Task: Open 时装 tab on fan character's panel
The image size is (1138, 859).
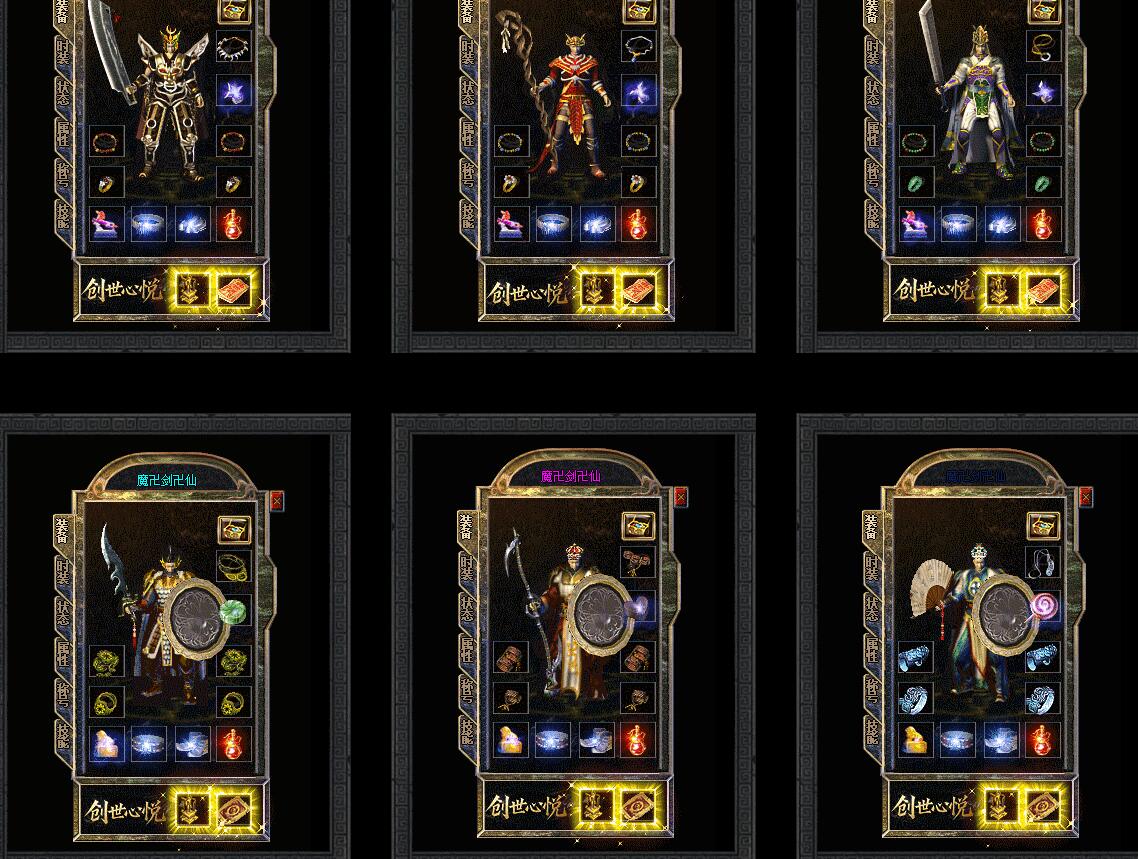Action: (x=871, y=567)
